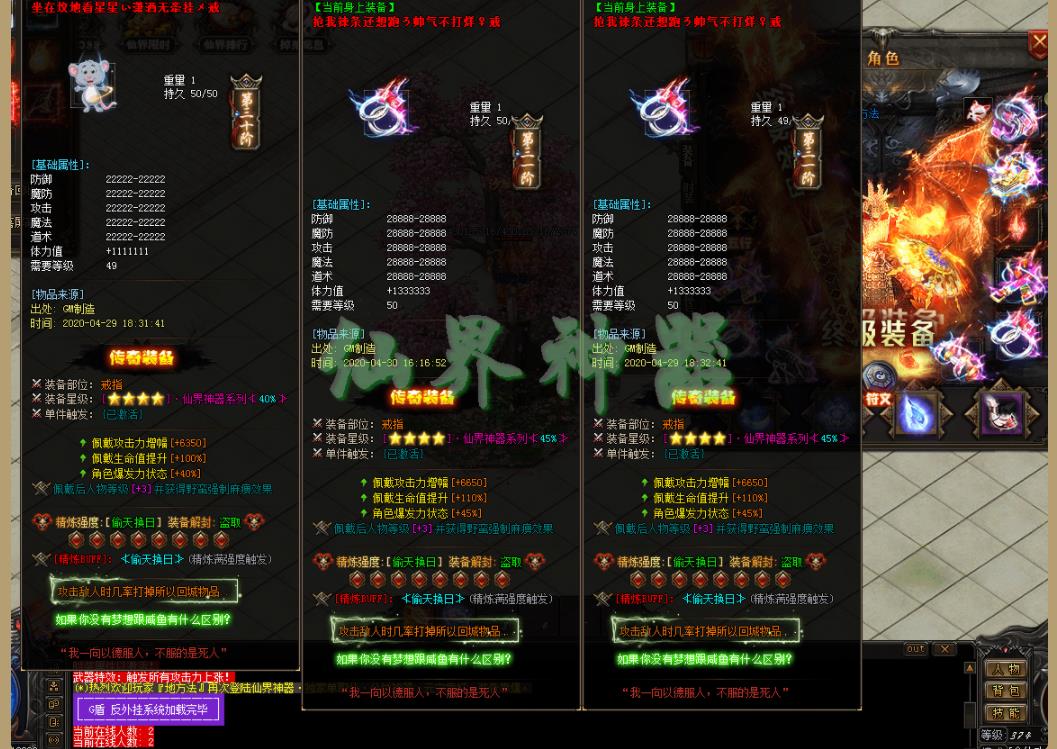Click the chat scroll-up arrow
This screenshot has height=749, width=1057.
tap(969, 668)
